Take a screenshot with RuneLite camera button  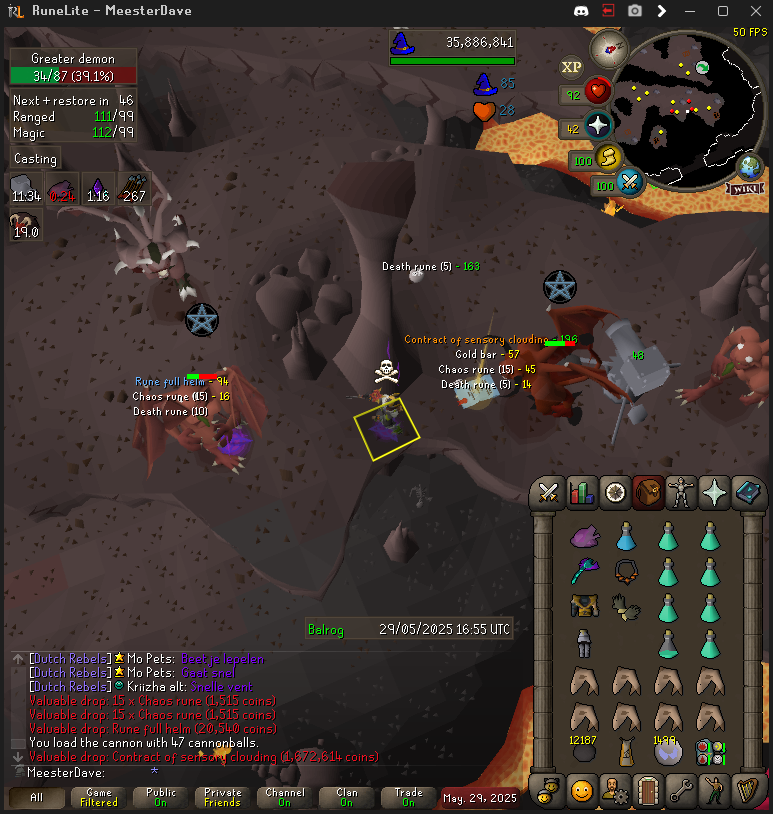[x=635, y=11]
